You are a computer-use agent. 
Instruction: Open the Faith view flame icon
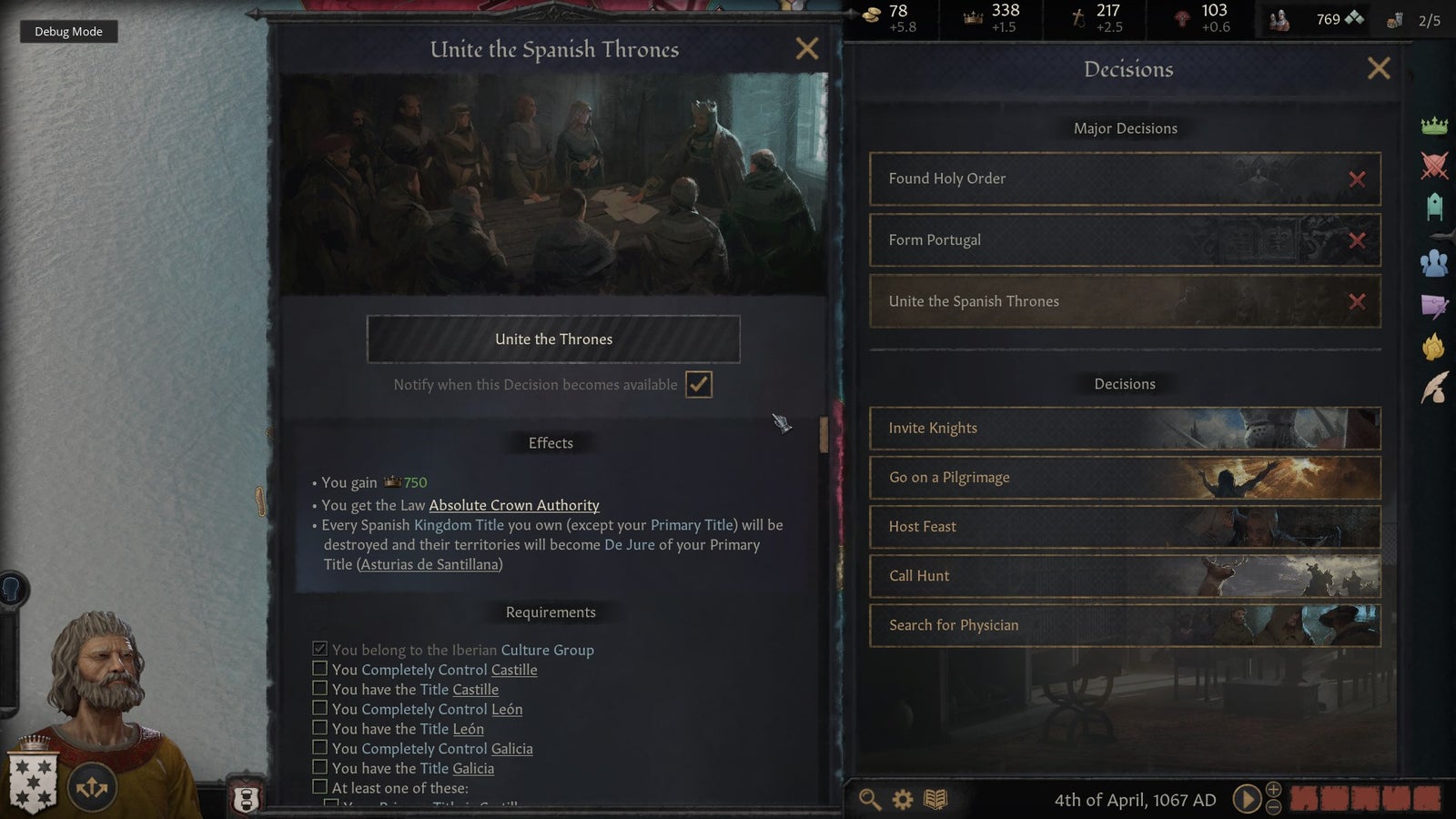pos(1436,344)
